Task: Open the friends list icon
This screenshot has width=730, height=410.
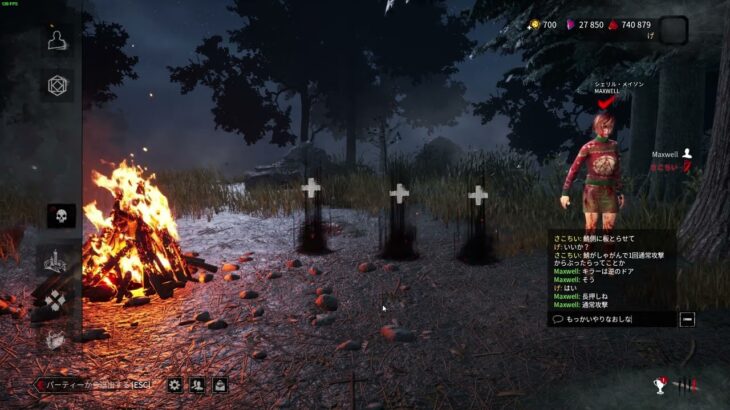Action: coord(198,384)
